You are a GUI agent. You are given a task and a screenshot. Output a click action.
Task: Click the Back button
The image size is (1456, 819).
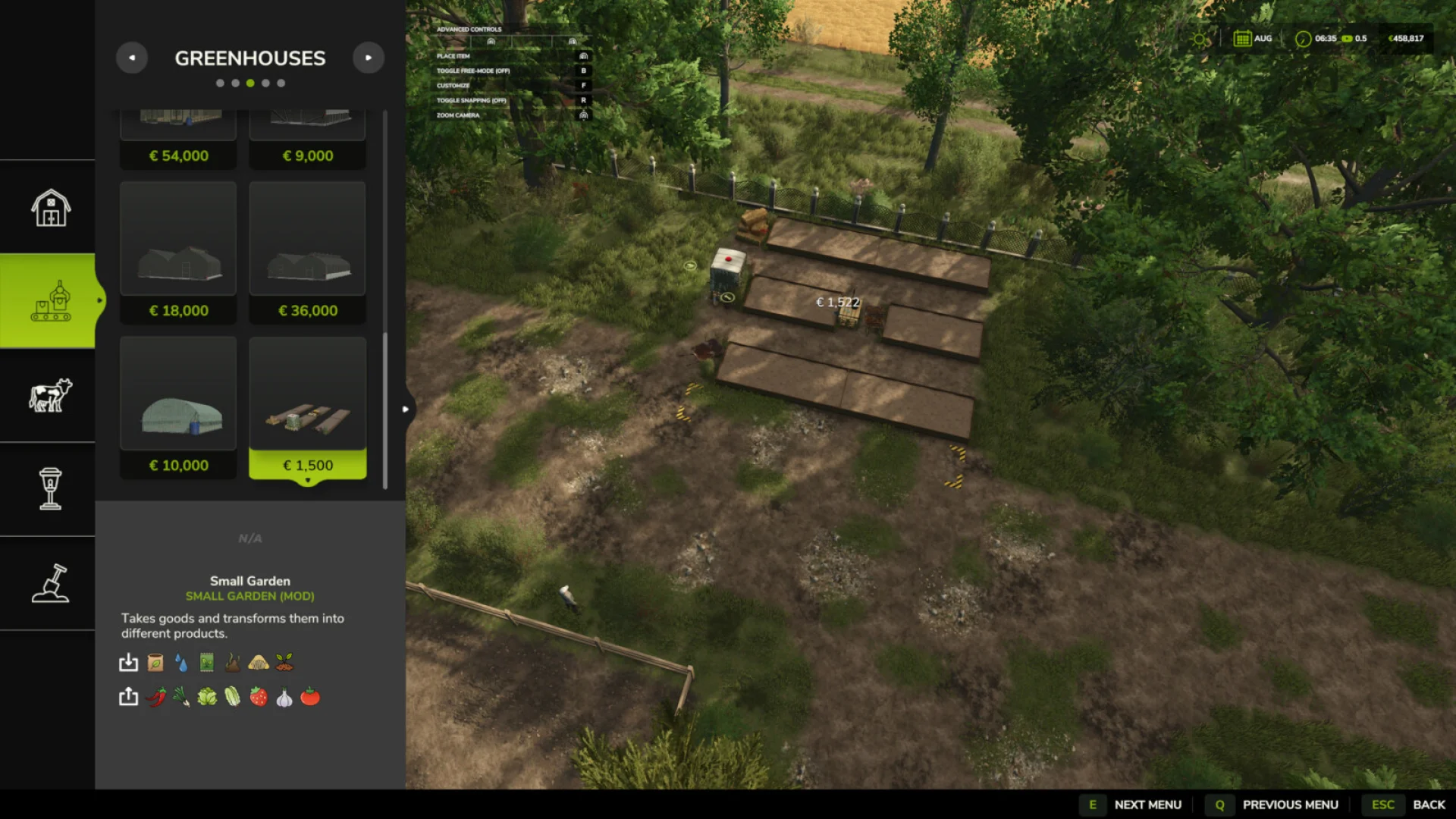pos(1429,804)
